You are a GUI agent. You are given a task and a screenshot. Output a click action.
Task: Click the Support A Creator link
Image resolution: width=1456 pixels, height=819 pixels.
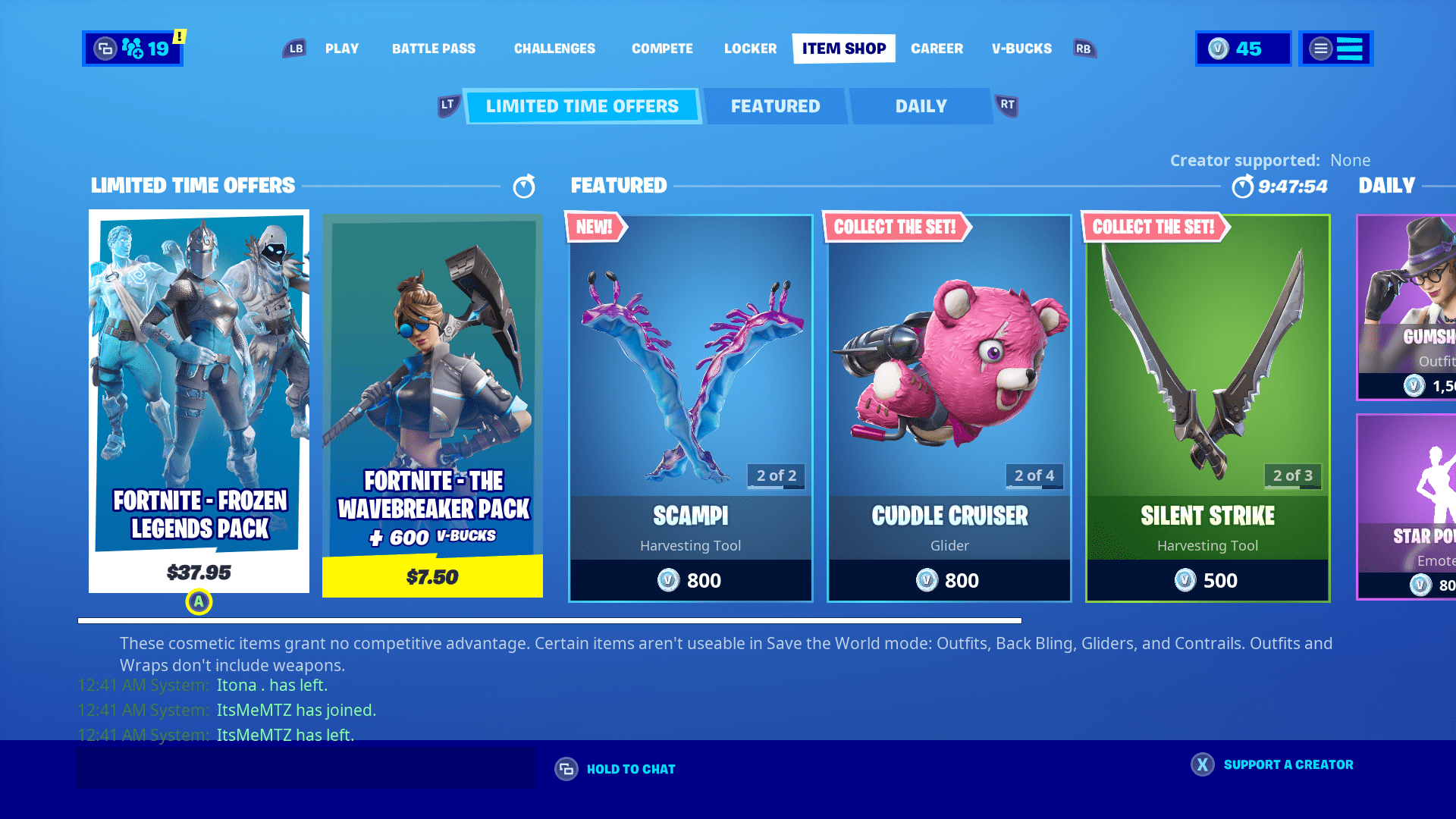1288,764
